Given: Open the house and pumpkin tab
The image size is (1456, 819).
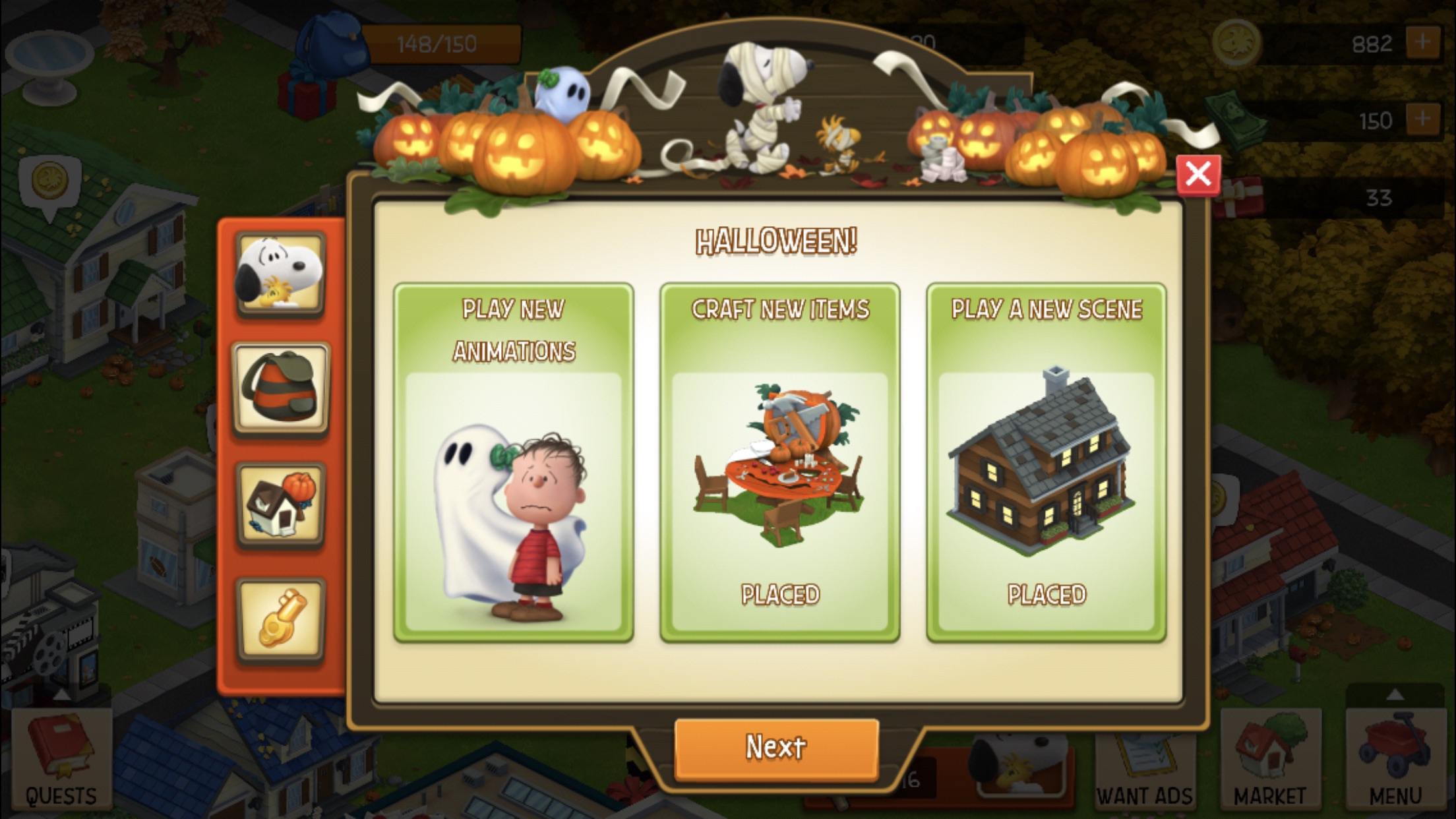Looking at the screenshot, I should [281, 504].
